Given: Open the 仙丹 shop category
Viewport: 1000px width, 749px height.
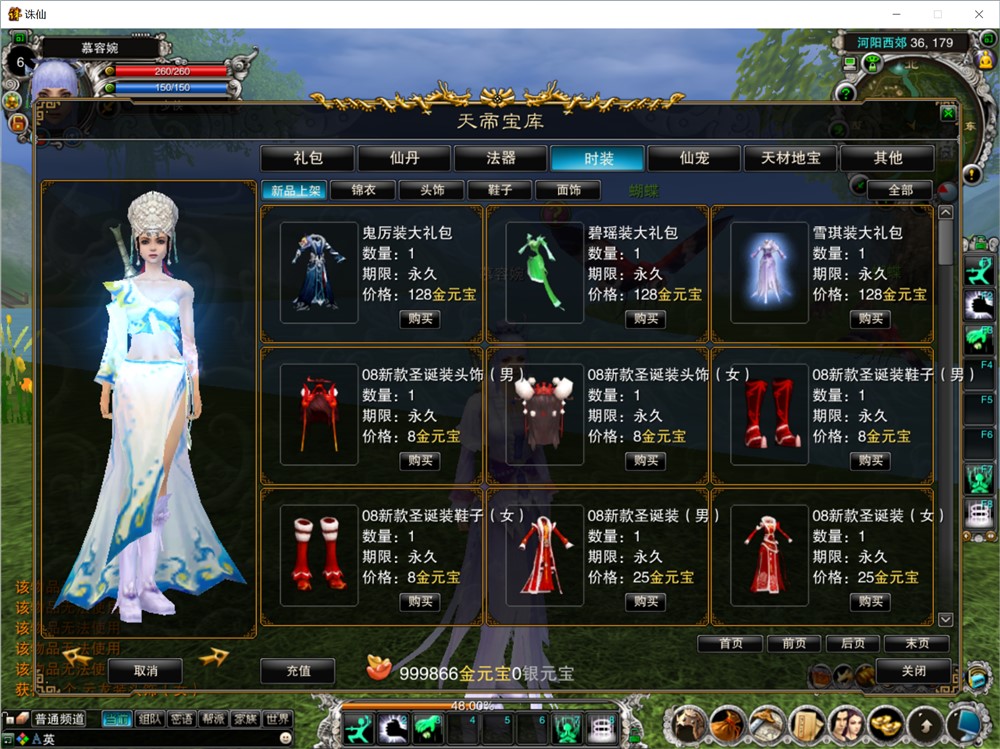Looking at the screenshot, I should pos(405,158).
